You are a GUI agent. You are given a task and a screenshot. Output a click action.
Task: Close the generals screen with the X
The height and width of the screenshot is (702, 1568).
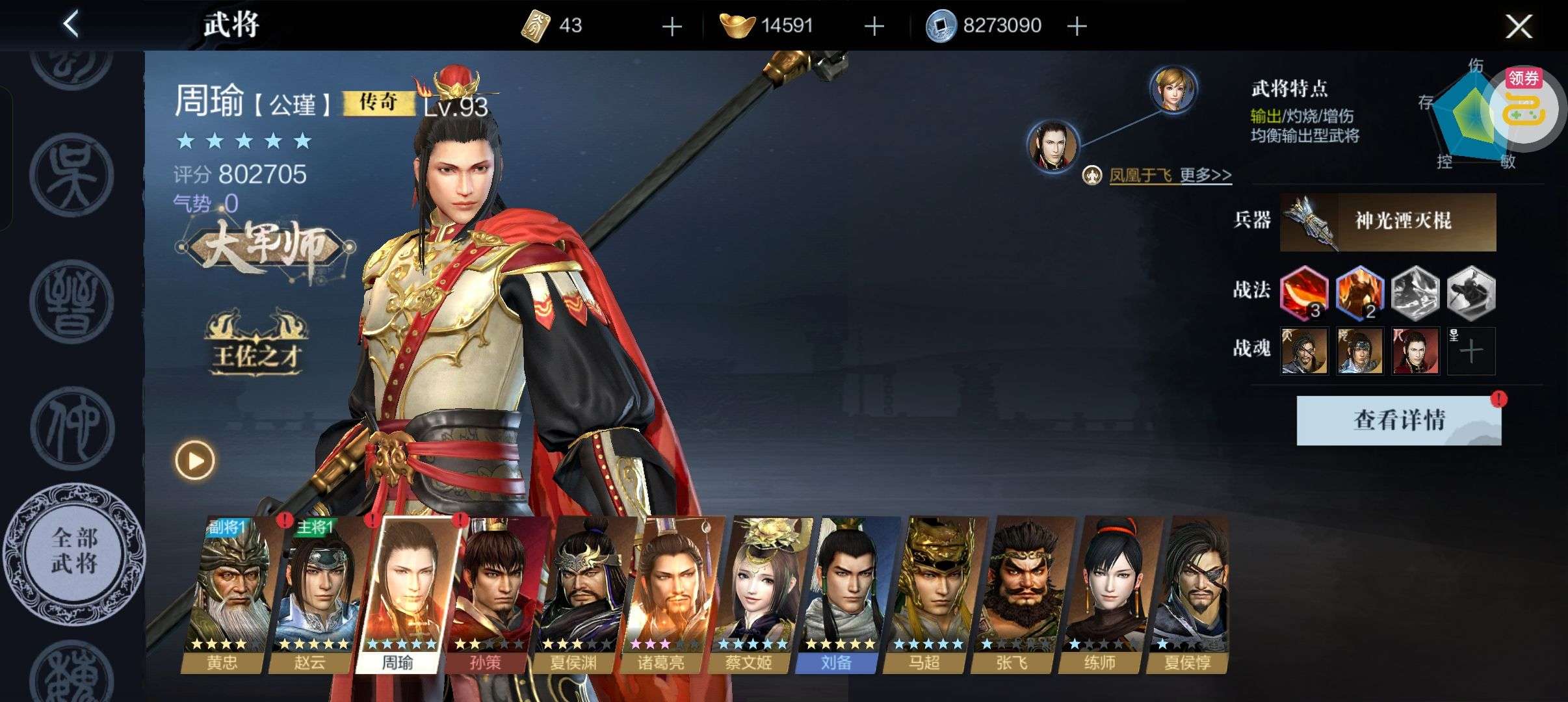tap(1519, 27)
